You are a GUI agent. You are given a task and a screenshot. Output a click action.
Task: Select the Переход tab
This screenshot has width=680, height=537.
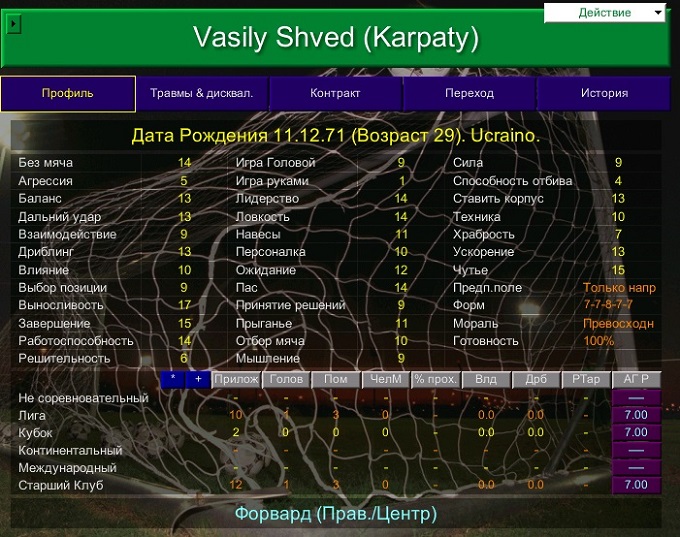pyautogui.click(x=469, y=94)
